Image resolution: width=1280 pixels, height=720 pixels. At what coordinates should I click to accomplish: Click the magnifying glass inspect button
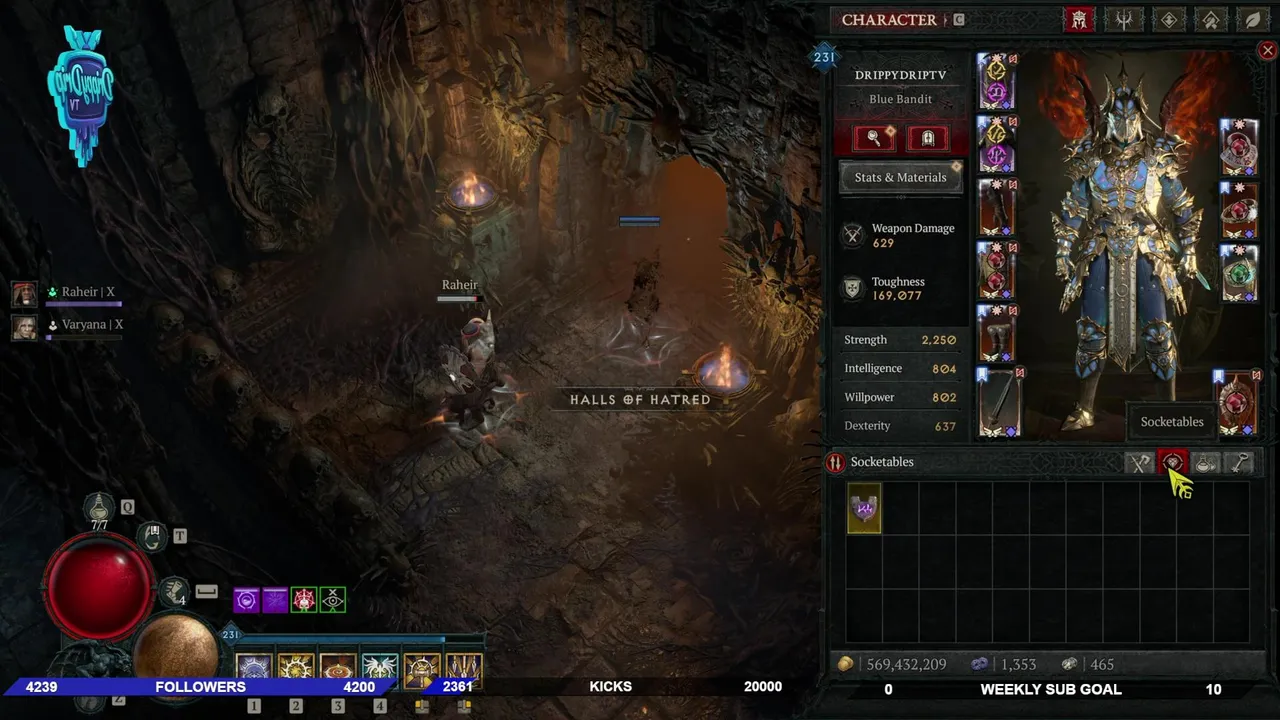pyautogui.click(x=873, y=138)
